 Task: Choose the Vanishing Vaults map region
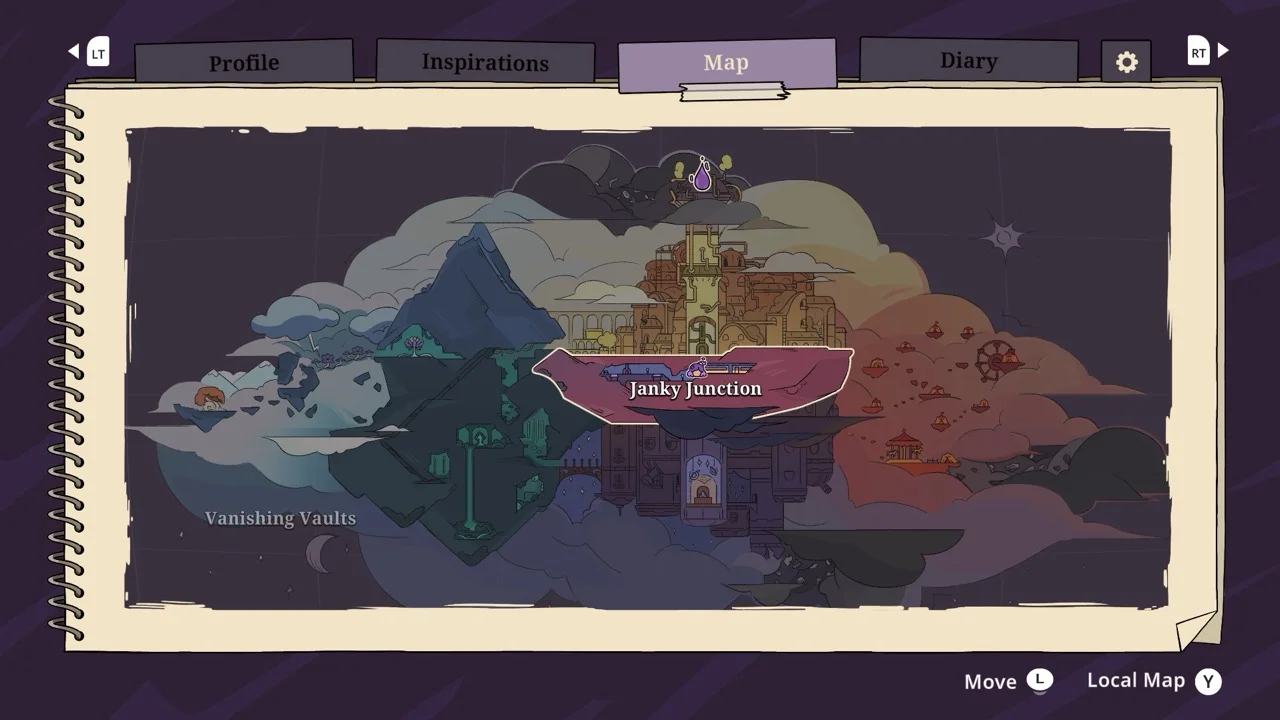tap(280, 518)
